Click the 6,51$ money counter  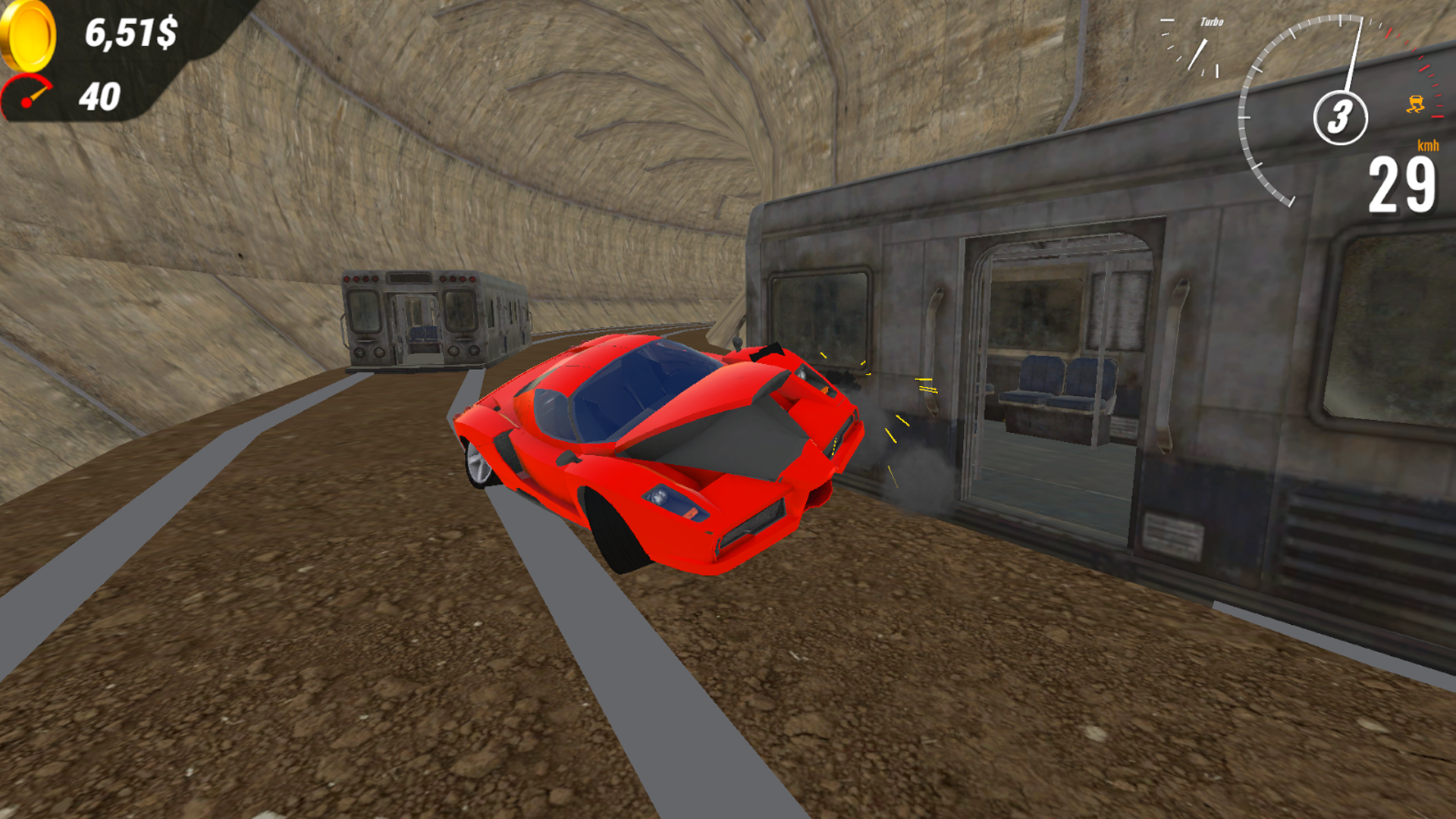tap(130, 32)
